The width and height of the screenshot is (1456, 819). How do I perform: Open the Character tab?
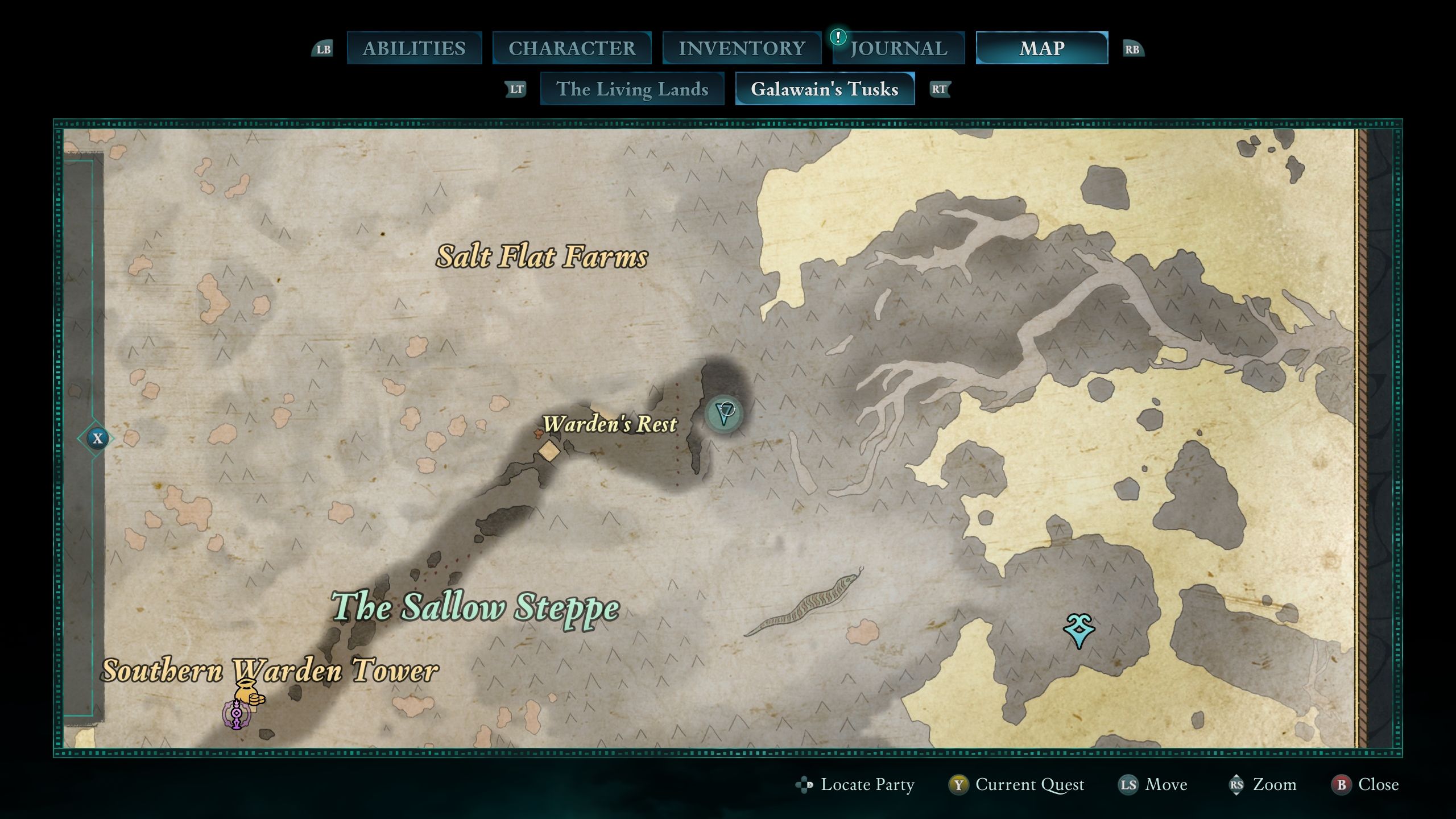572,48
